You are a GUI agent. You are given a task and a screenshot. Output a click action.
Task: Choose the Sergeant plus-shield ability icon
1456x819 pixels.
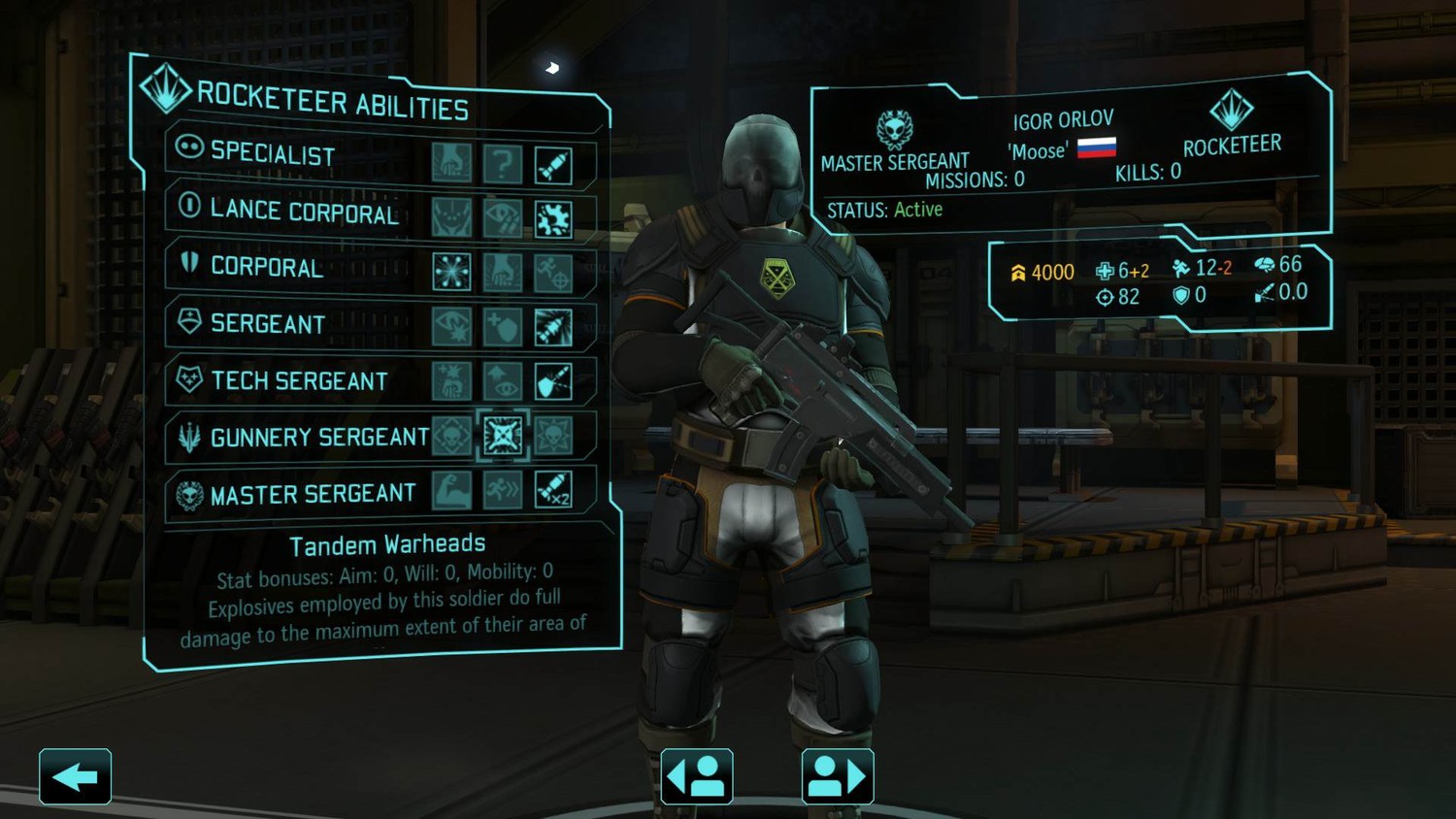502,327
